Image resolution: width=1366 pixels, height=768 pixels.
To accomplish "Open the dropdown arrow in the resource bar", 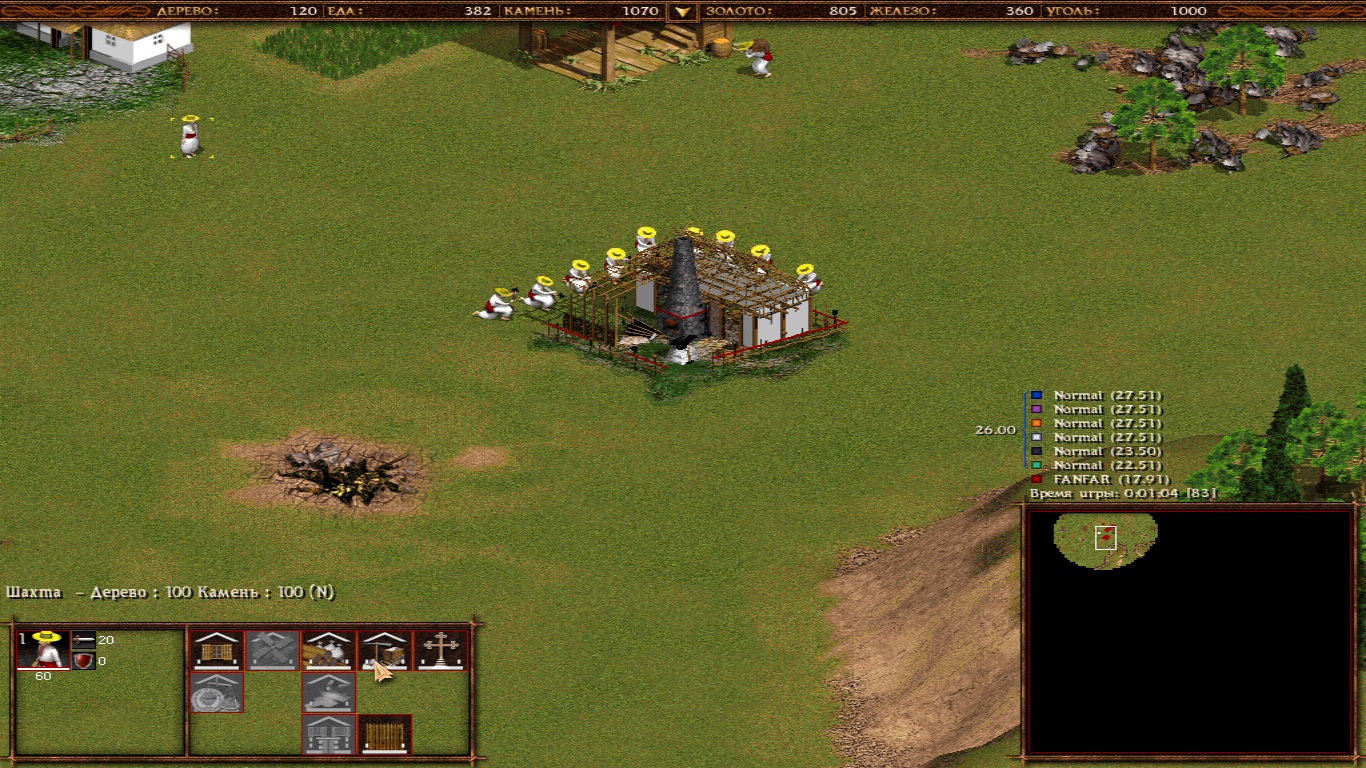I will (x=682, y=11).
